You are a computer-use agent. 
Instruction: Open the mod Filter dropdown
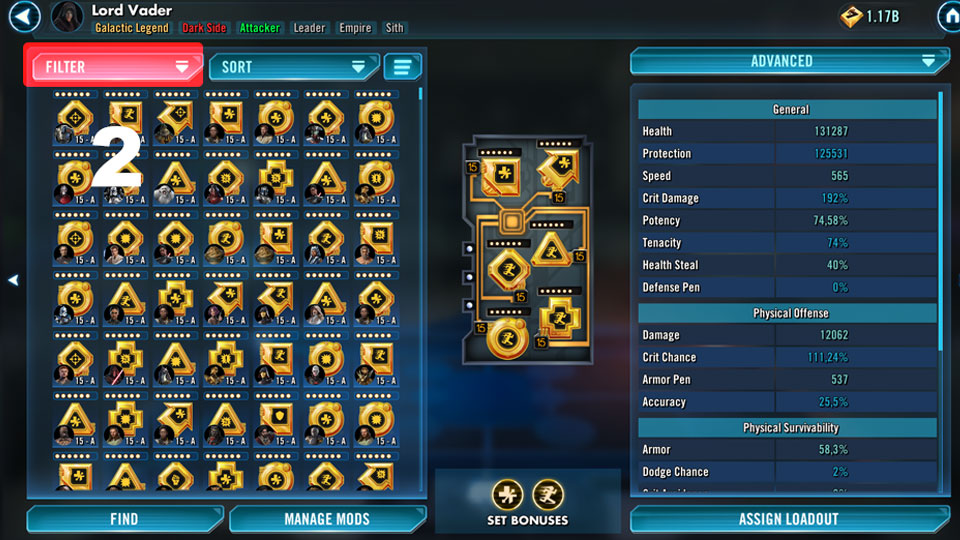[112, 67]
